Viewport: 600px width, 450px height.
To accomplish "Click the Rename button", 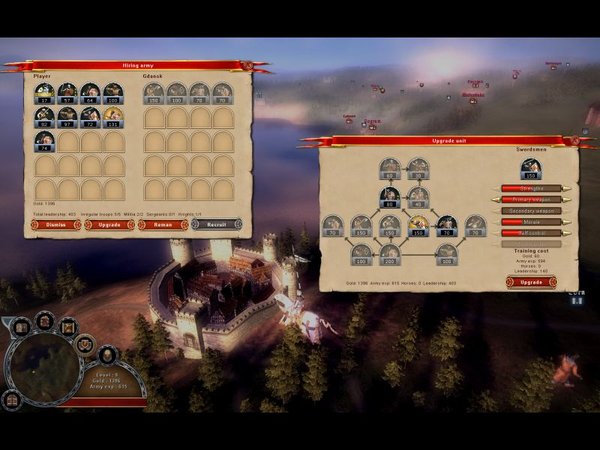I will 162,224.
